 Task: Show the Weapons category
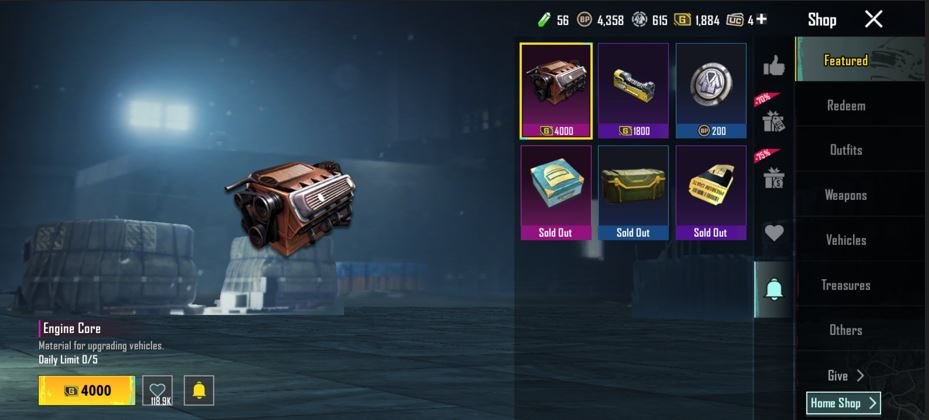point(845,195)
